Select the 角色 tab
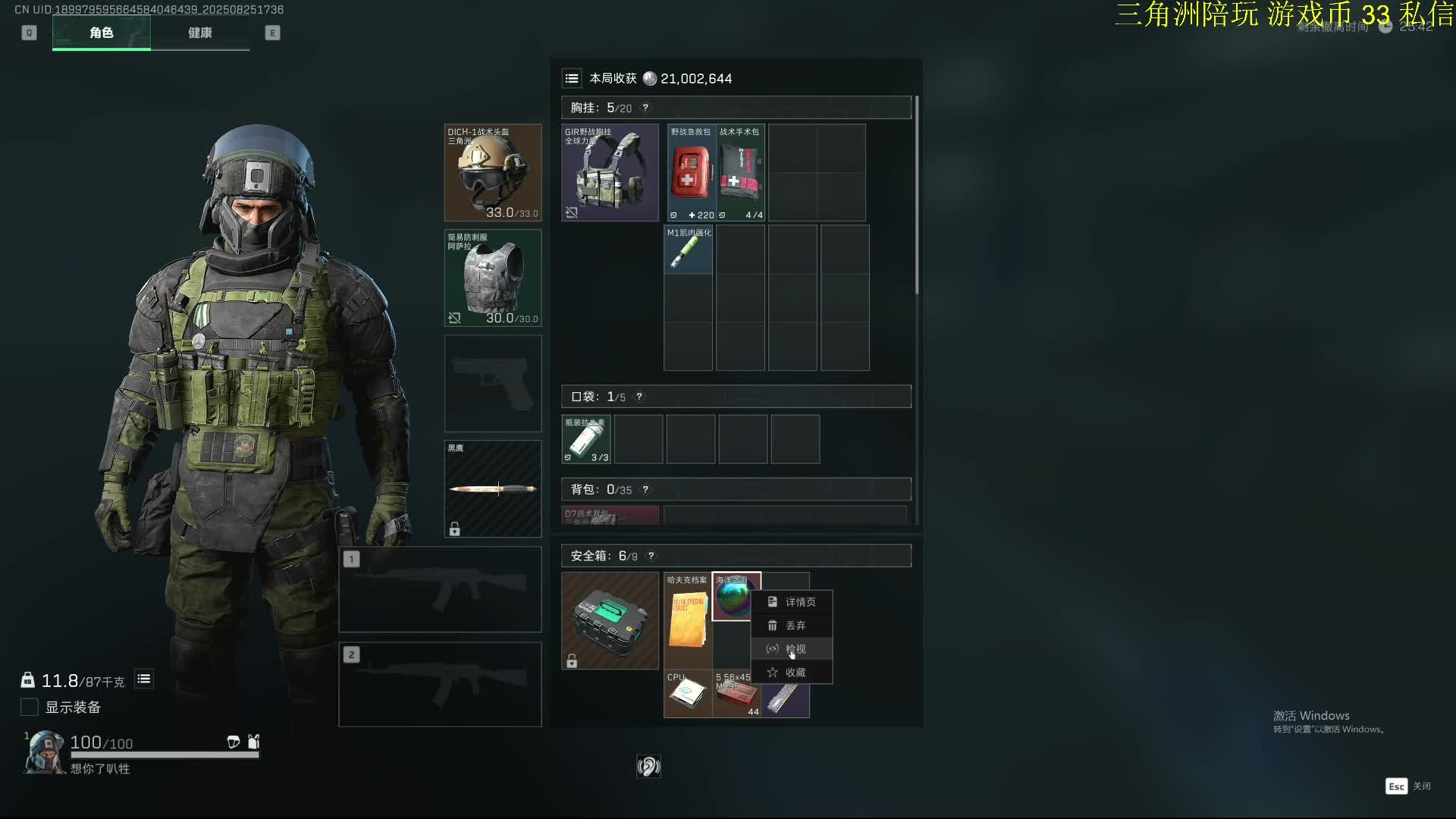The height and width of the screenshot is (819, 1456). tap(101, 33)
